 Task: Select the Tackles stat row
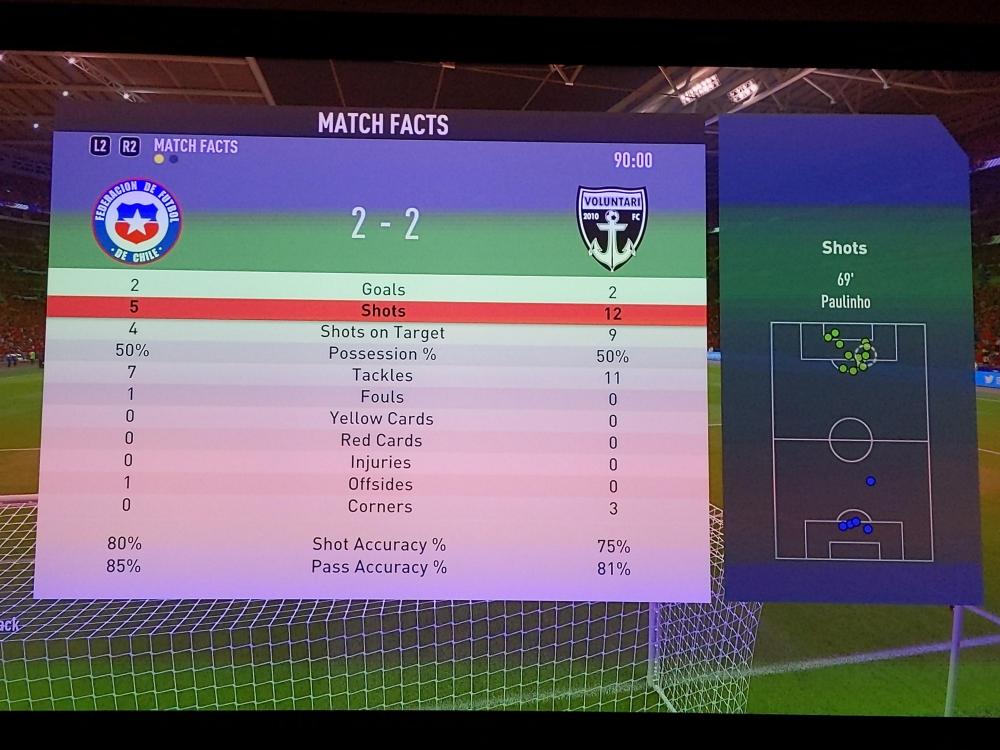382,375
